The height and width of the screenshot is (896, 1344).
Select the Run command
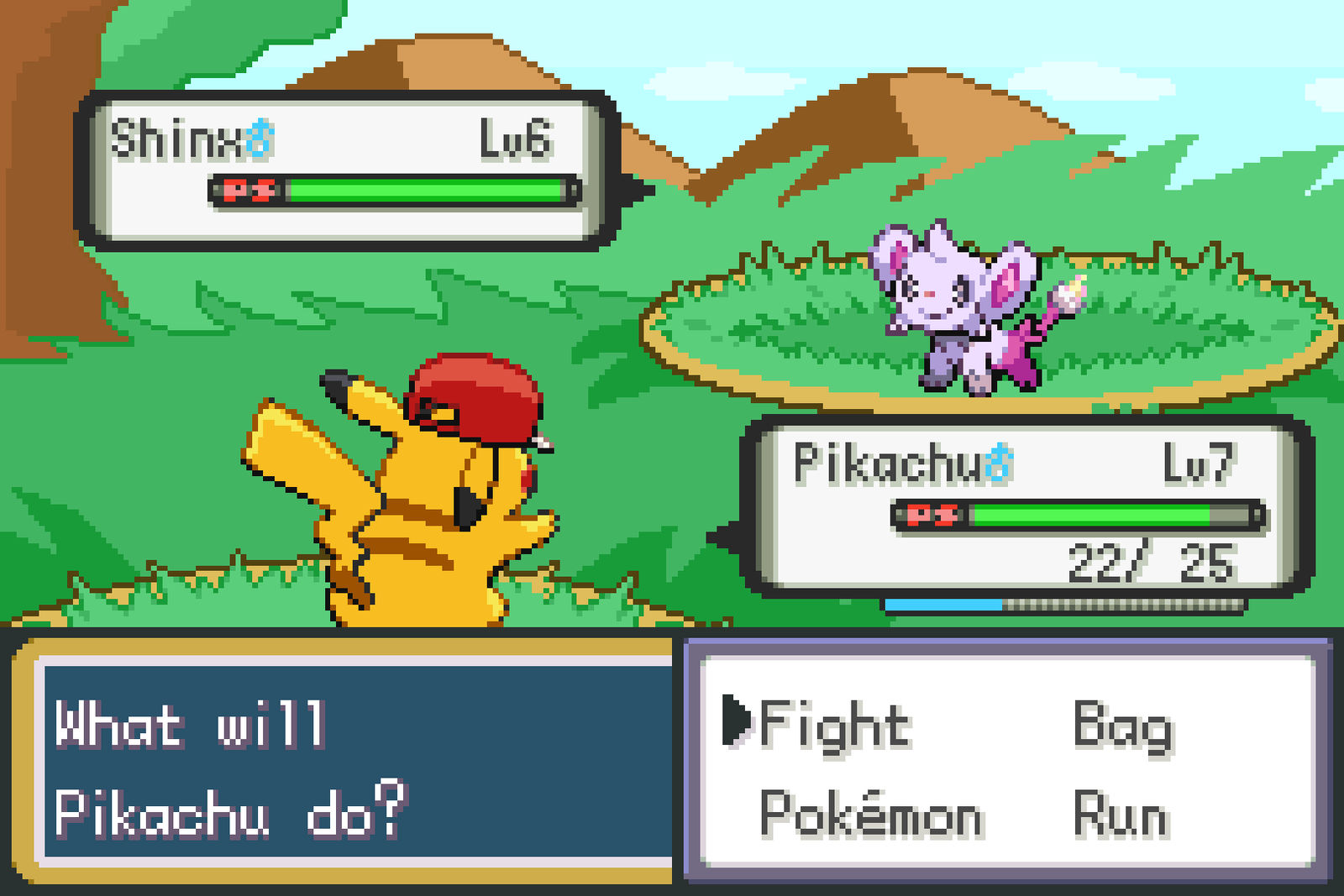(x=1121, y=810)
